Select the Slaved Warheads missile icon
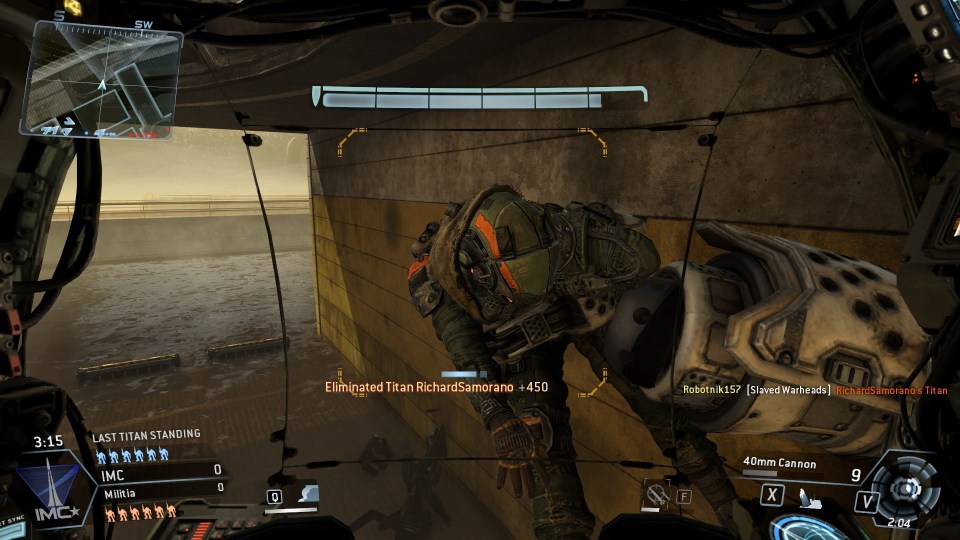The image size is (960, 540). 809,495
